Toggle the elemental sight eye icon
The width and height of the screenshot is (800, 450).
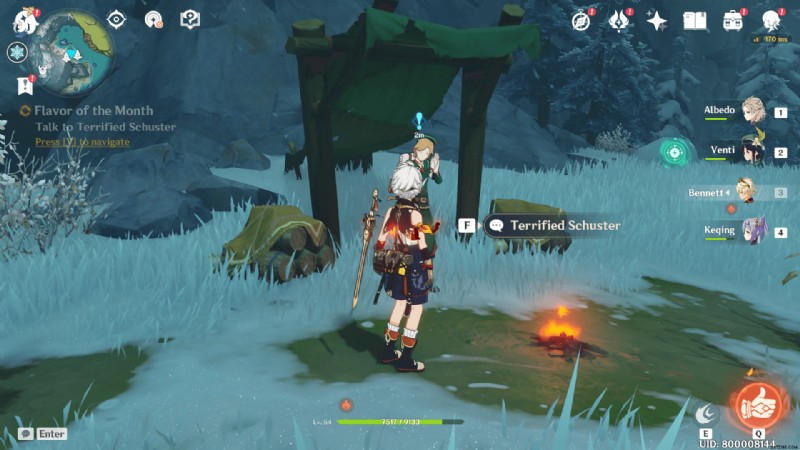coord(117,19)
